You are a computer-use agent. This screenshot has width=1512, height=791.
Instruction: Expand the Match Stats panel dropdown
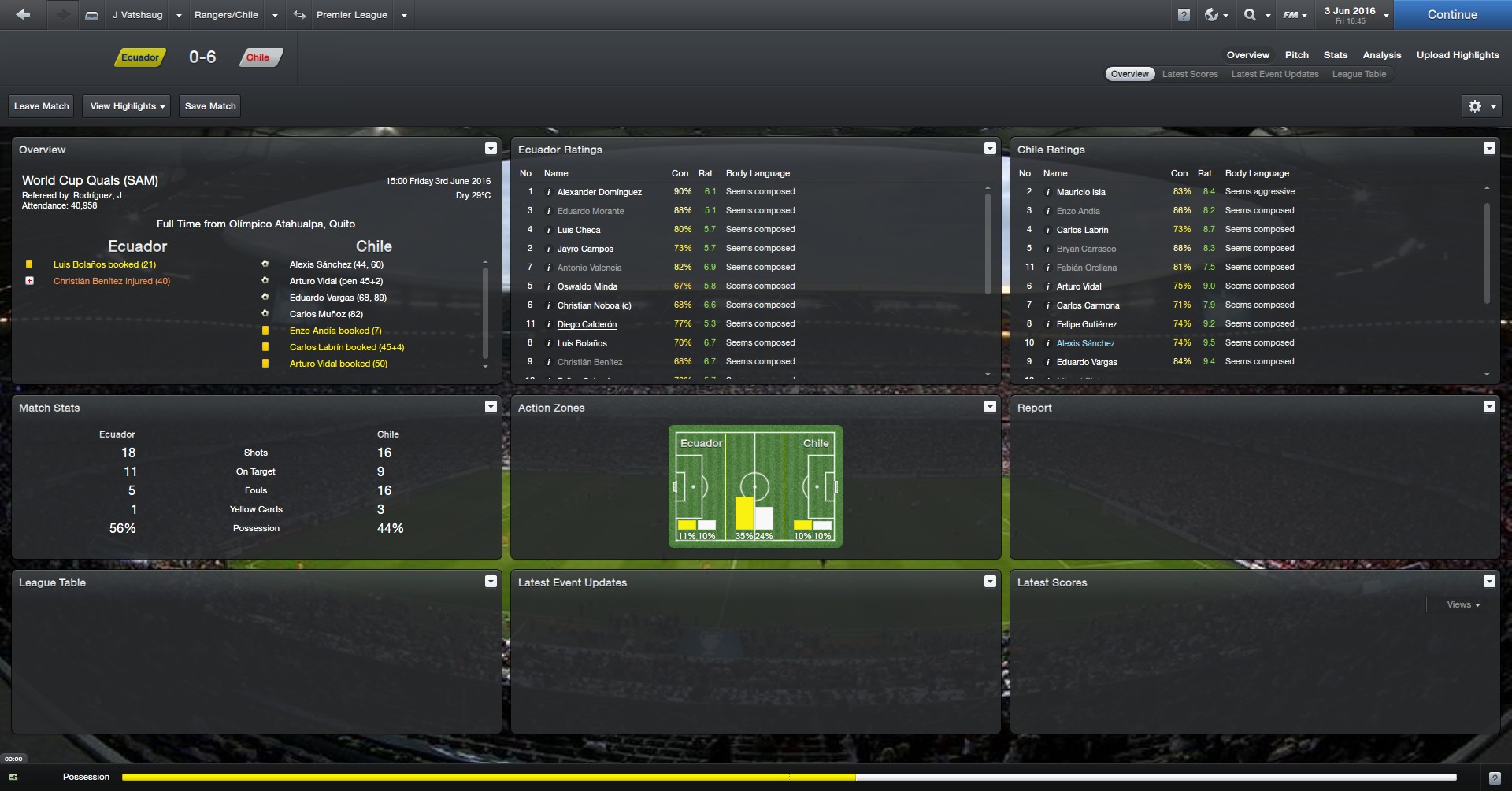click(491, 407)
